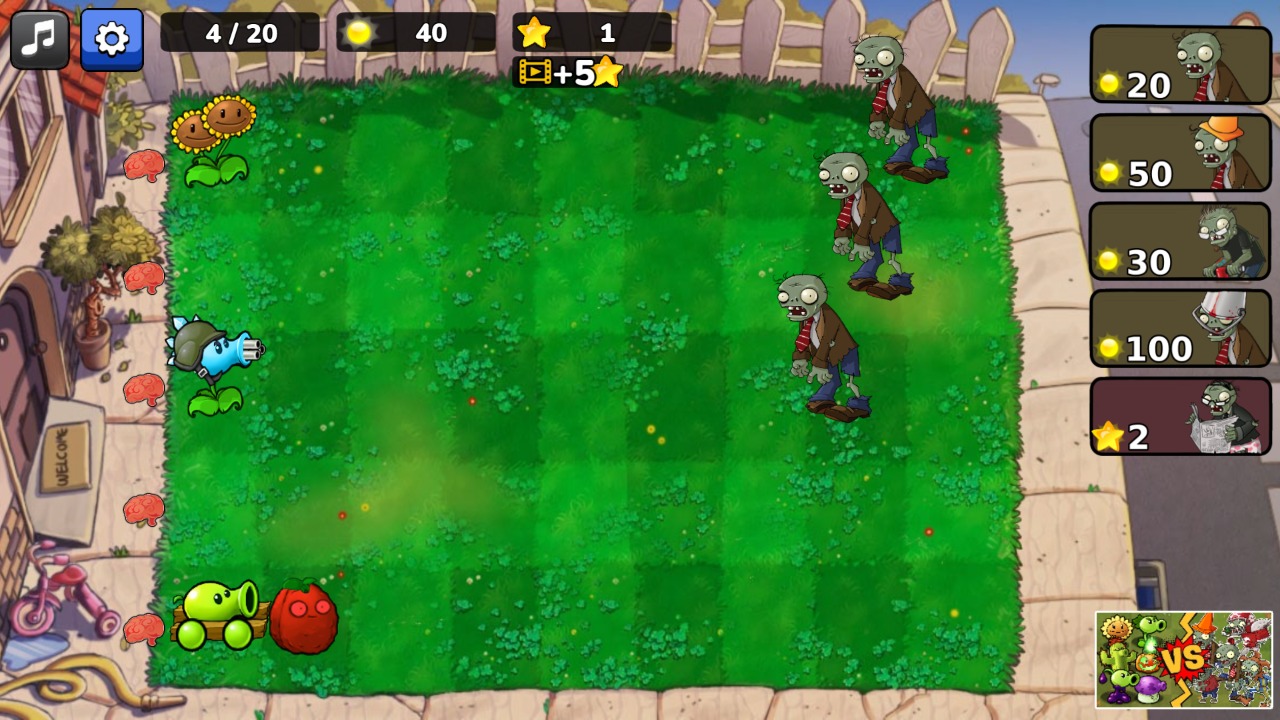Select the 30-sun soda zombie card
The height and width of the screenshot is (720, 1280).
(x=1180, y=240)
